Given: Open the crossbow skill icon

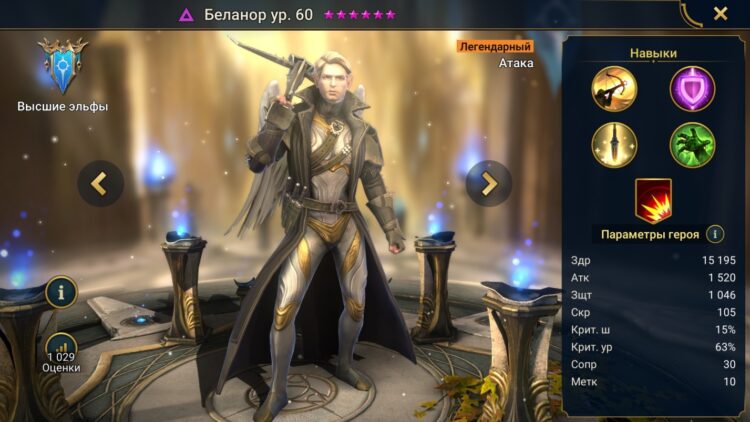Looking at the screenshot, I should 614,88.
